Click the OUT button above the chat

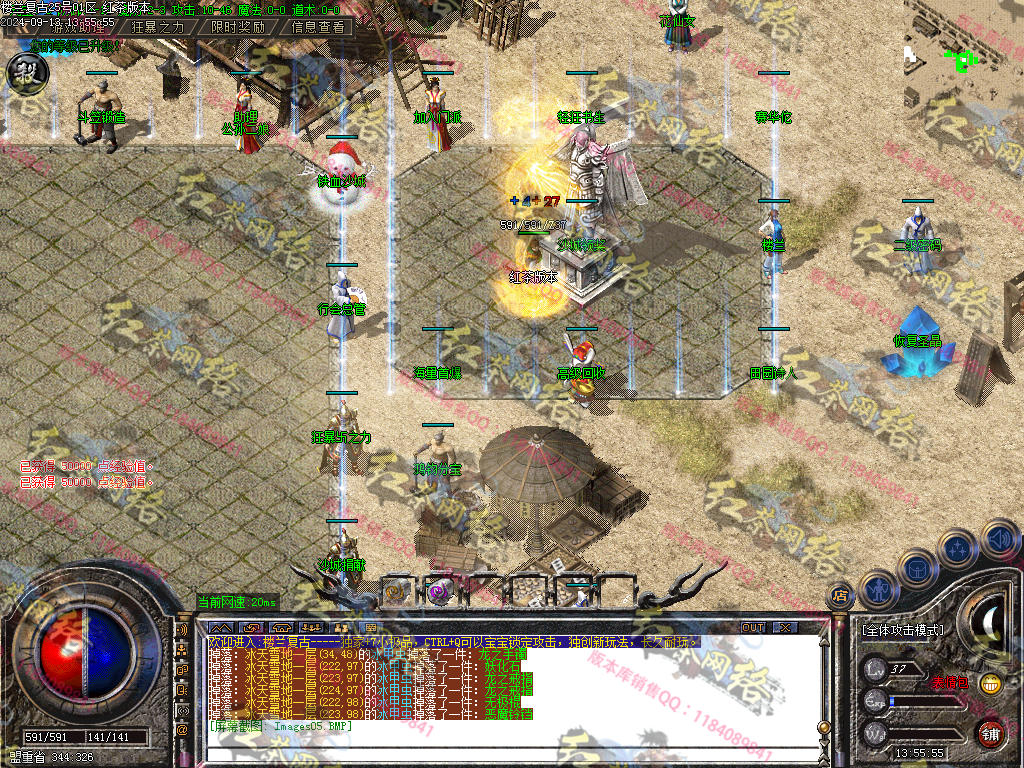(753, 627)
